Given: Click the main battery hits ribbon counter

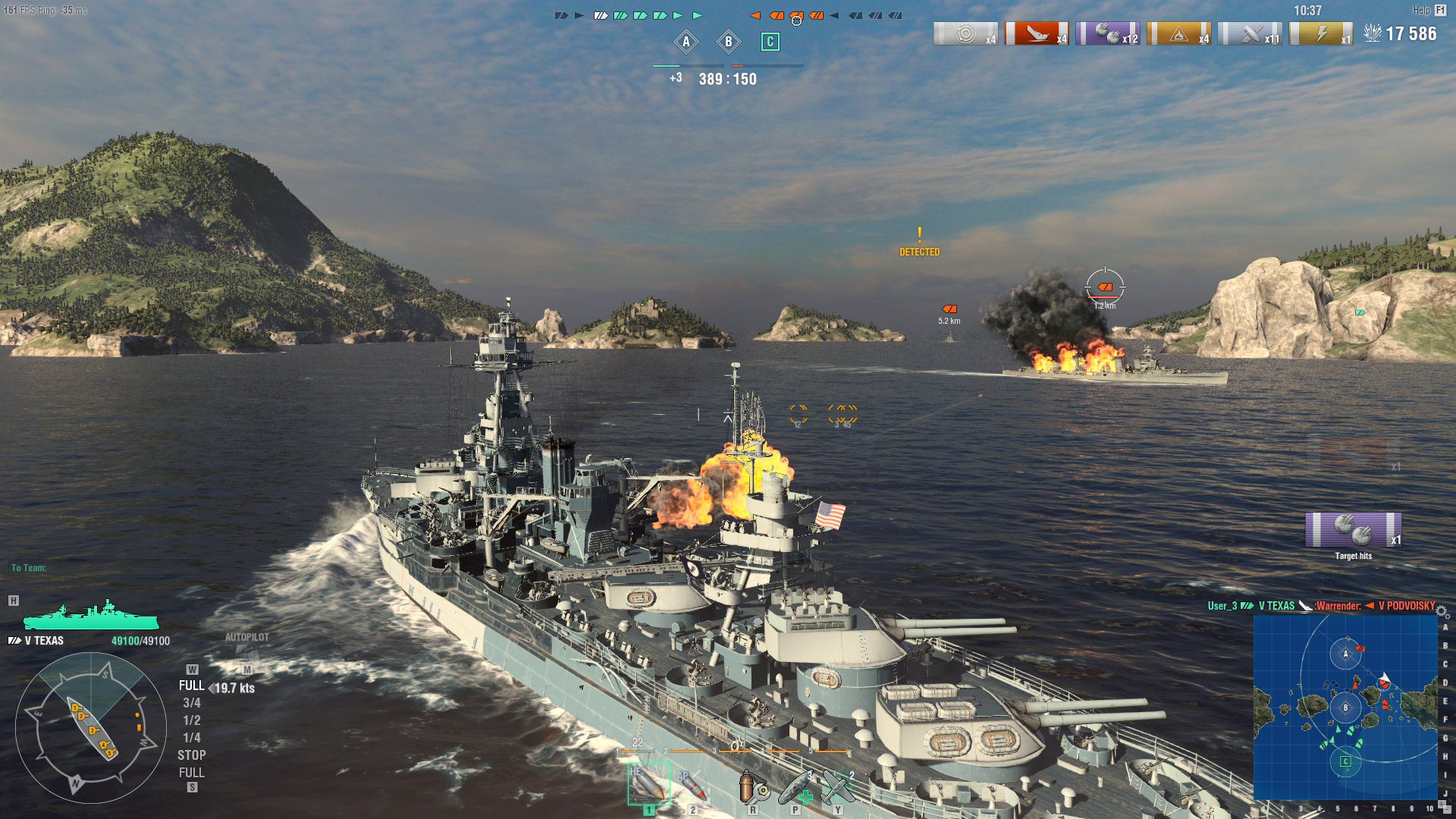Looking at the screenshot, I should 1110,33.
